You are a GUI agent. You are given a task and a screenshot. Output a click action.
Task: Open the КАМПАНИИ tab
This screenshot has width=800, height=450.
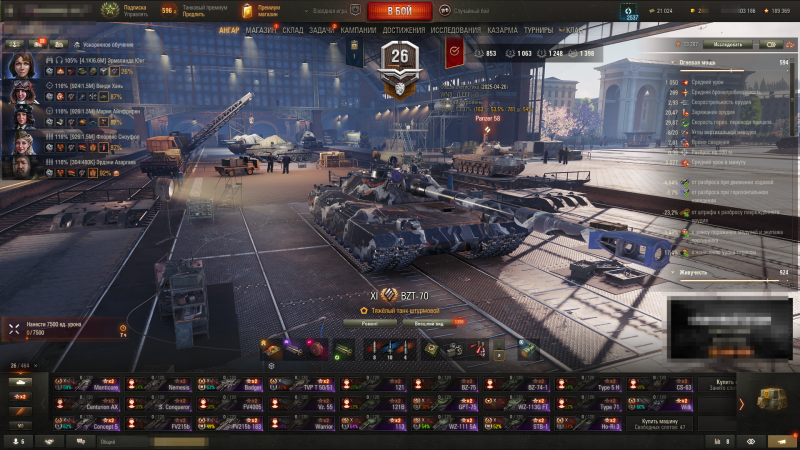click(x=358, y=30)
